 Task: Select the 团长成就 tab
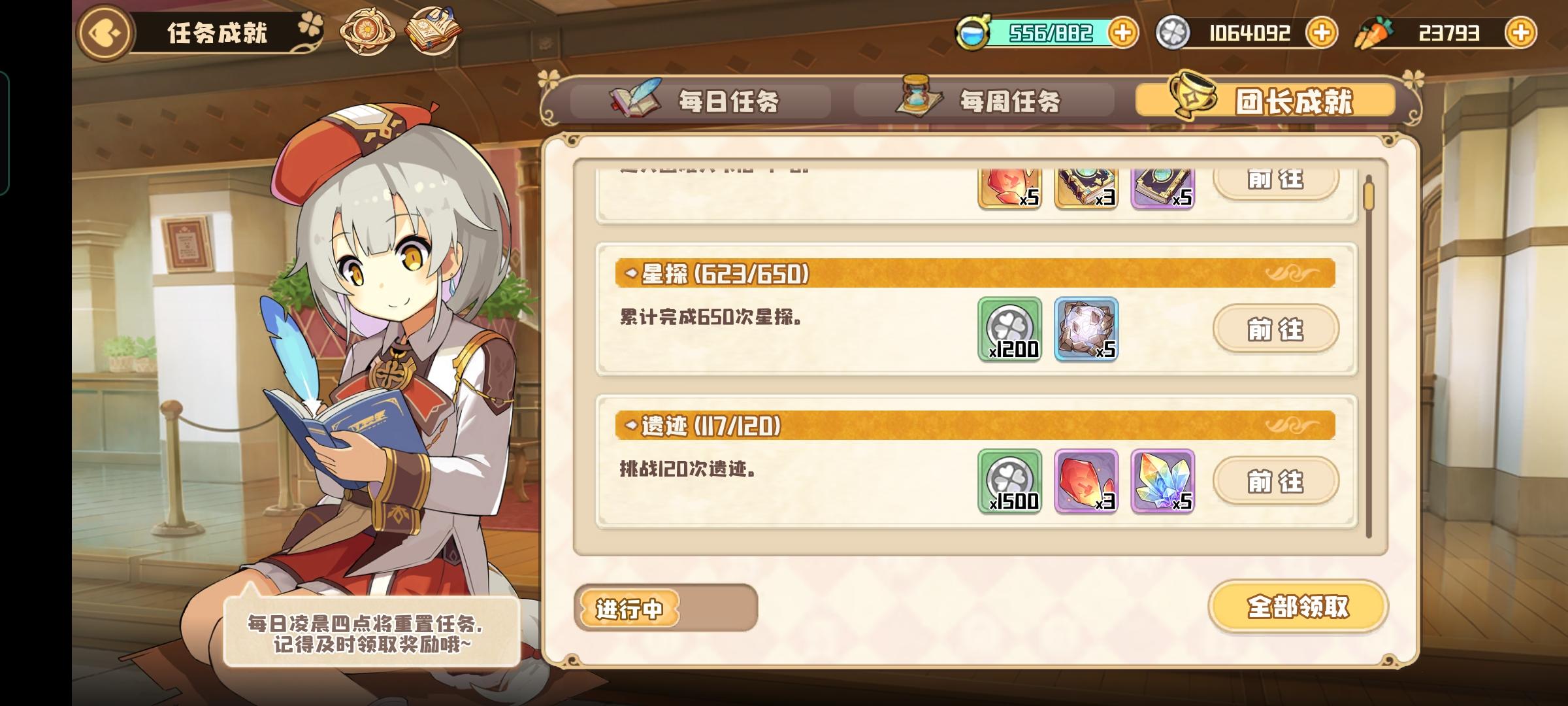1264,103
